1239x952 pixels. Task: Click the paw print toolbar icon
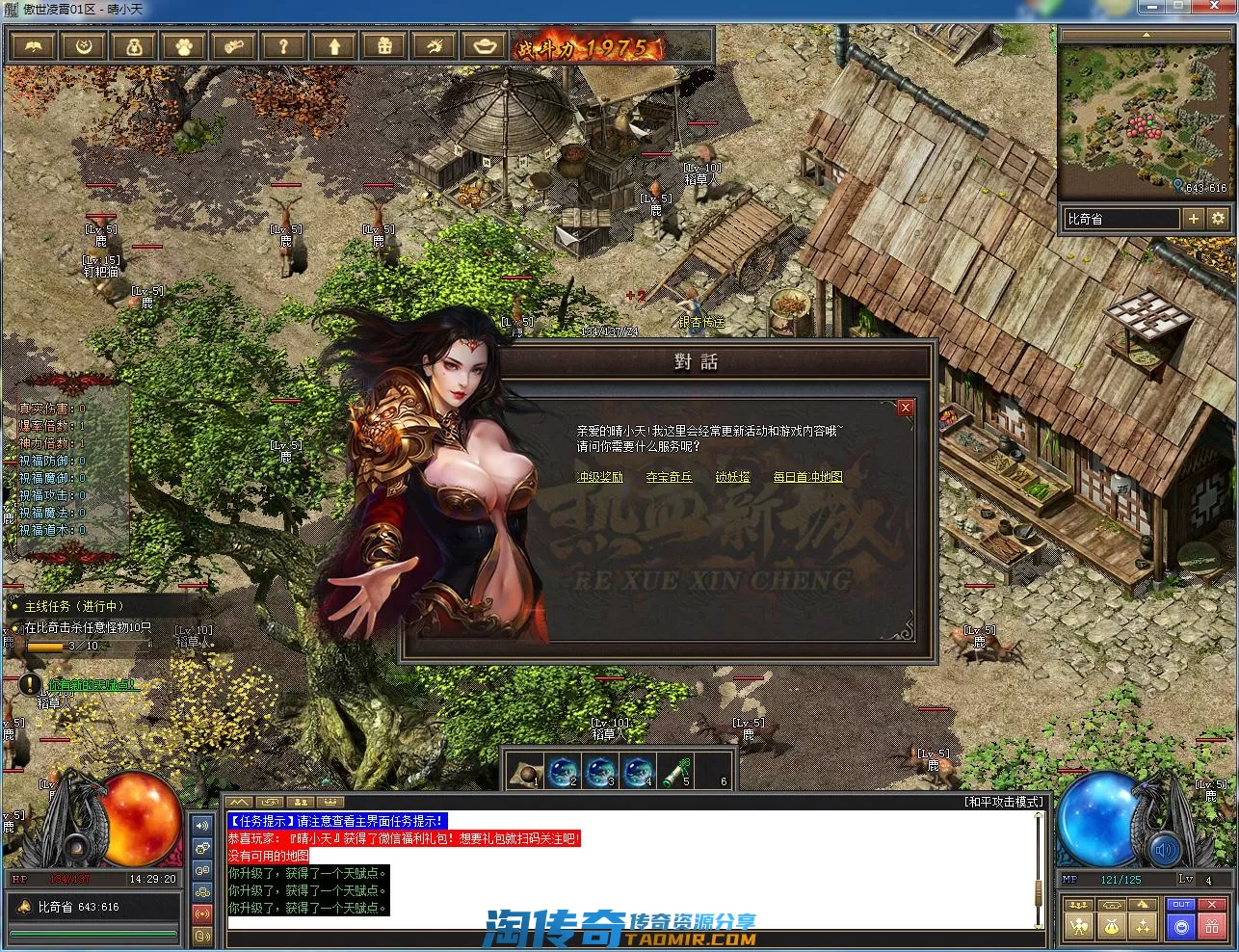tap(183, 46)
